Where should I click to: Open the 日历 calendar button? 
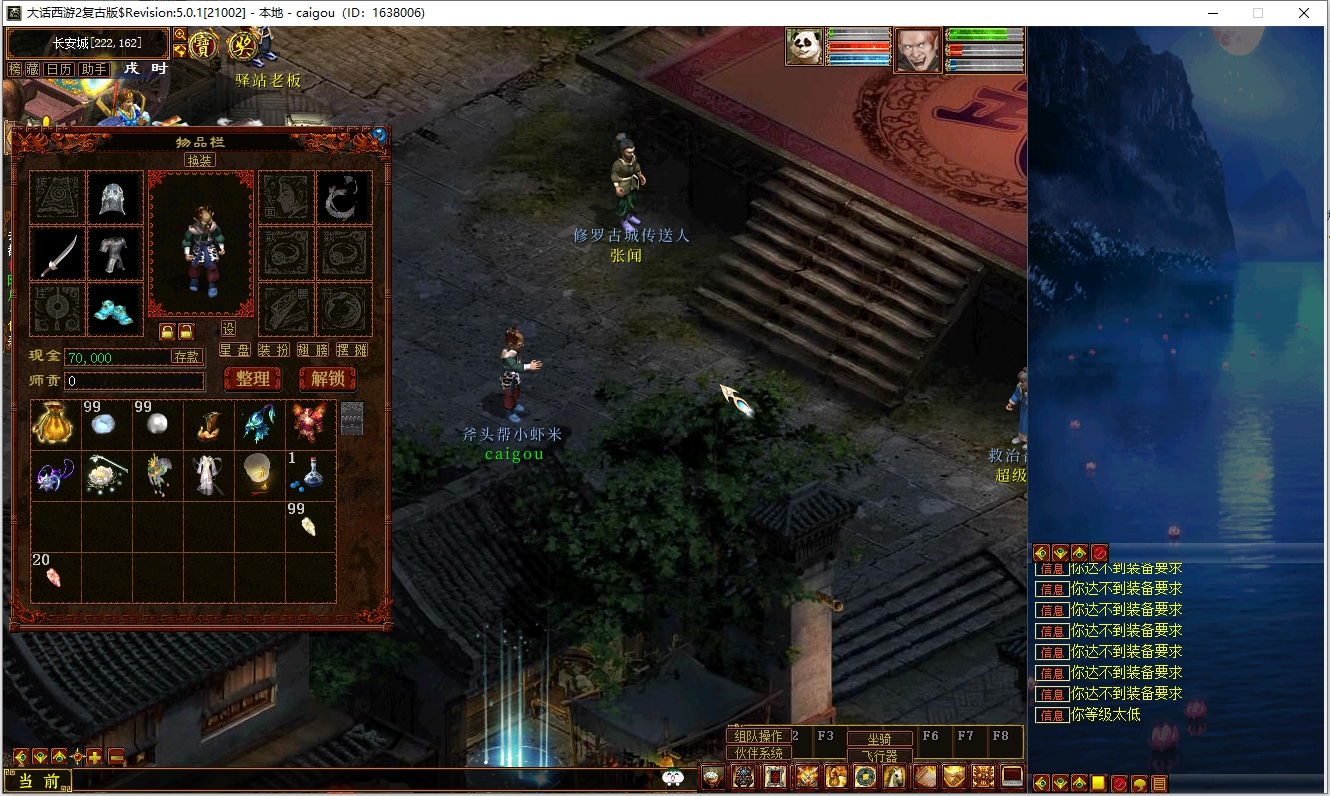point(59,69)
